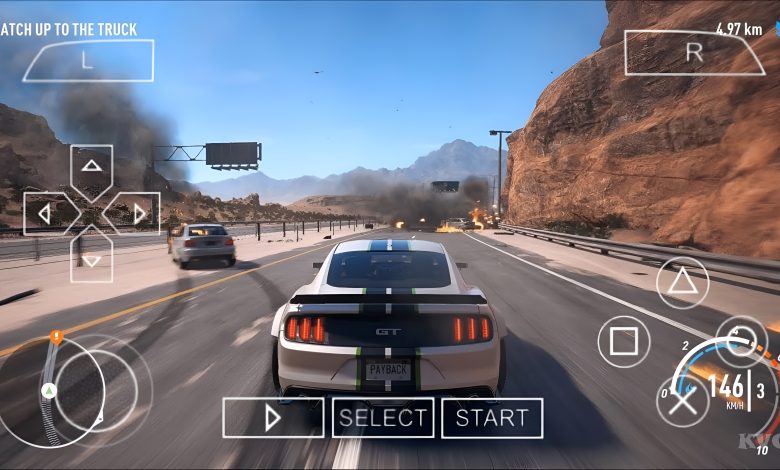Click the SELECT button
This screenshot has height=470, width=780.
[383, 418]
